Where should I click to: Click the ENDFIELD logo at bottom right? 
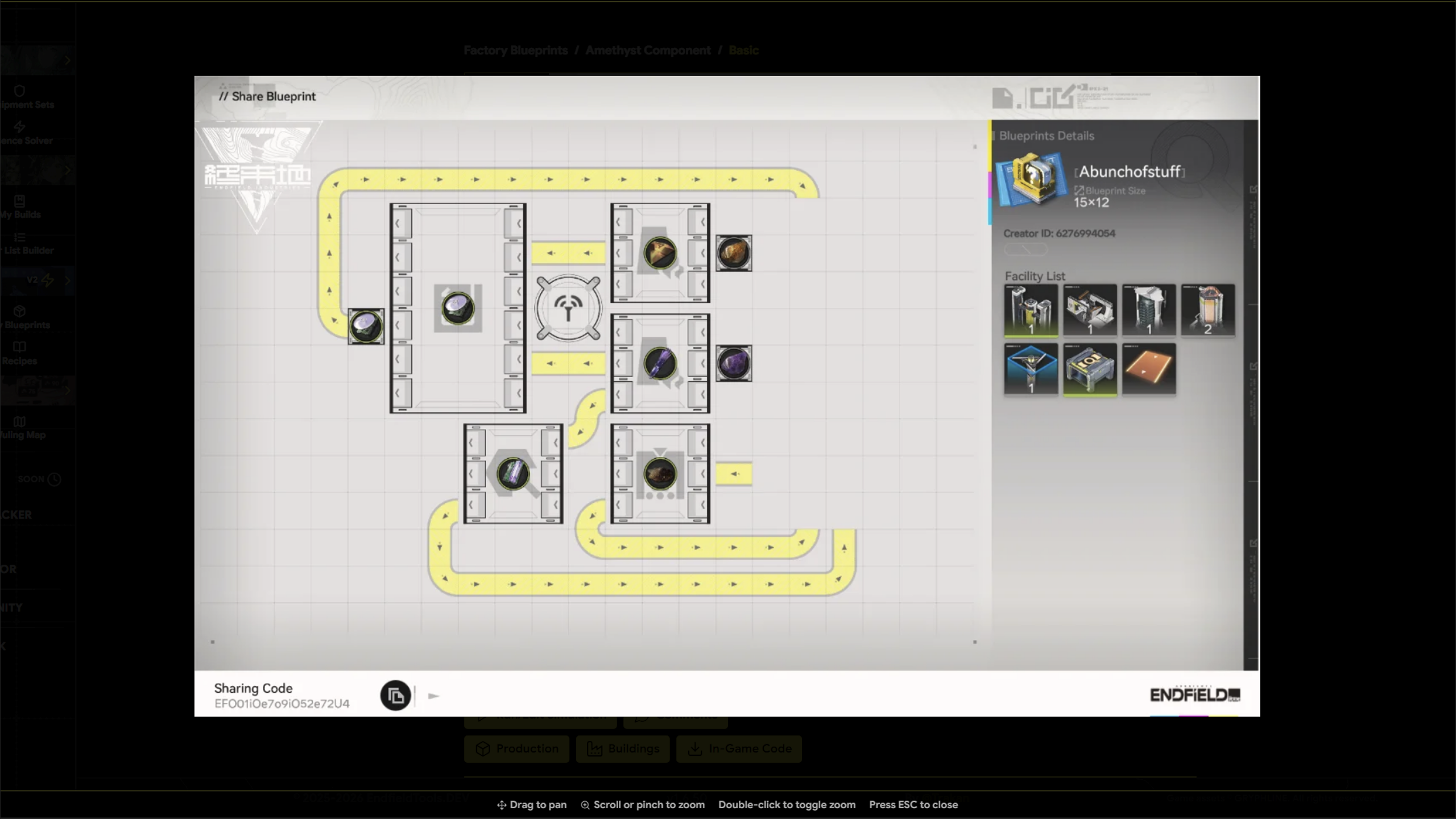click(x=1194, y=694)
